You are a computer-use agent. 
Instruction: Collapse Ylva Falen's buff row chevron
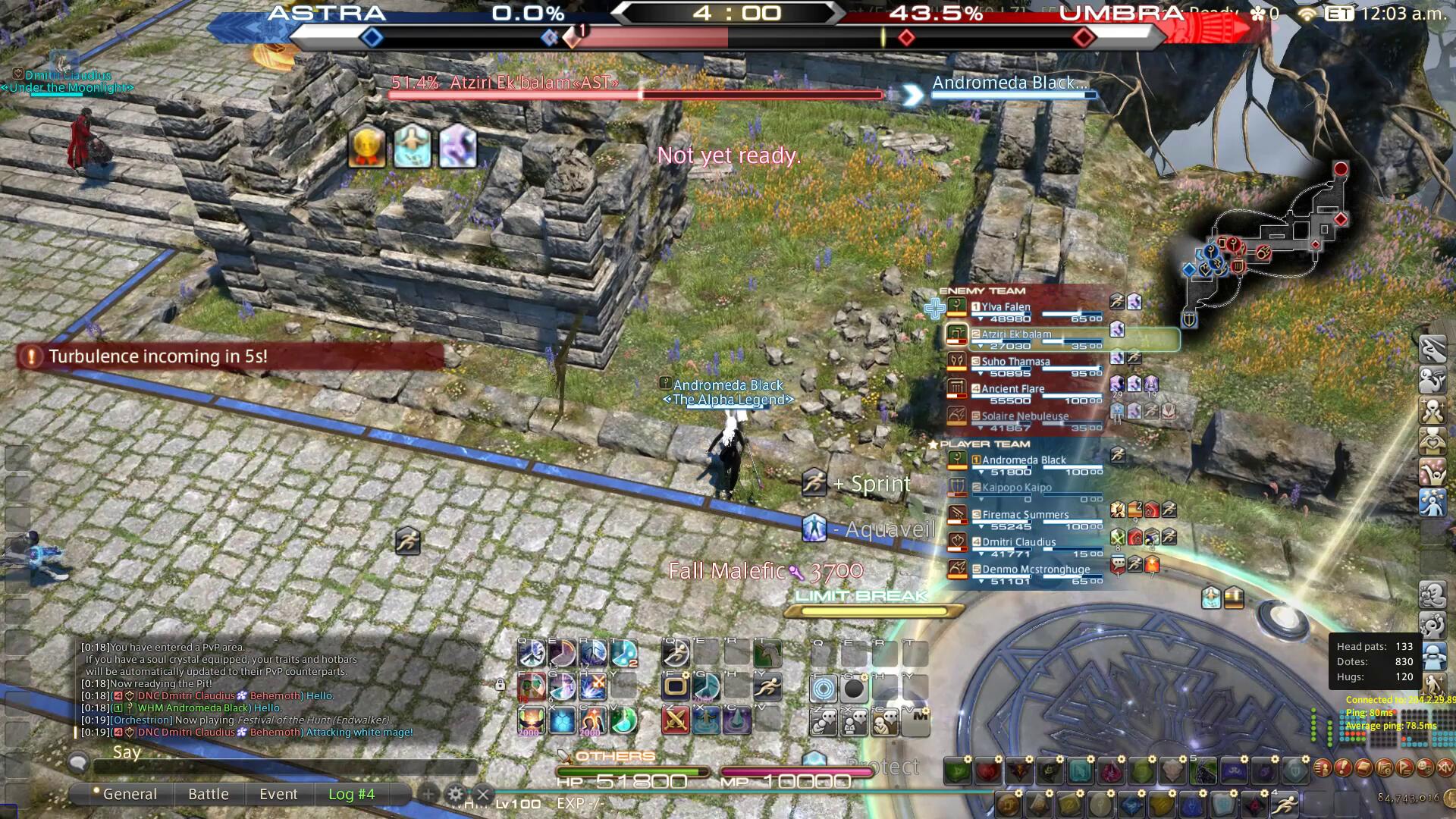pos(981,317)
